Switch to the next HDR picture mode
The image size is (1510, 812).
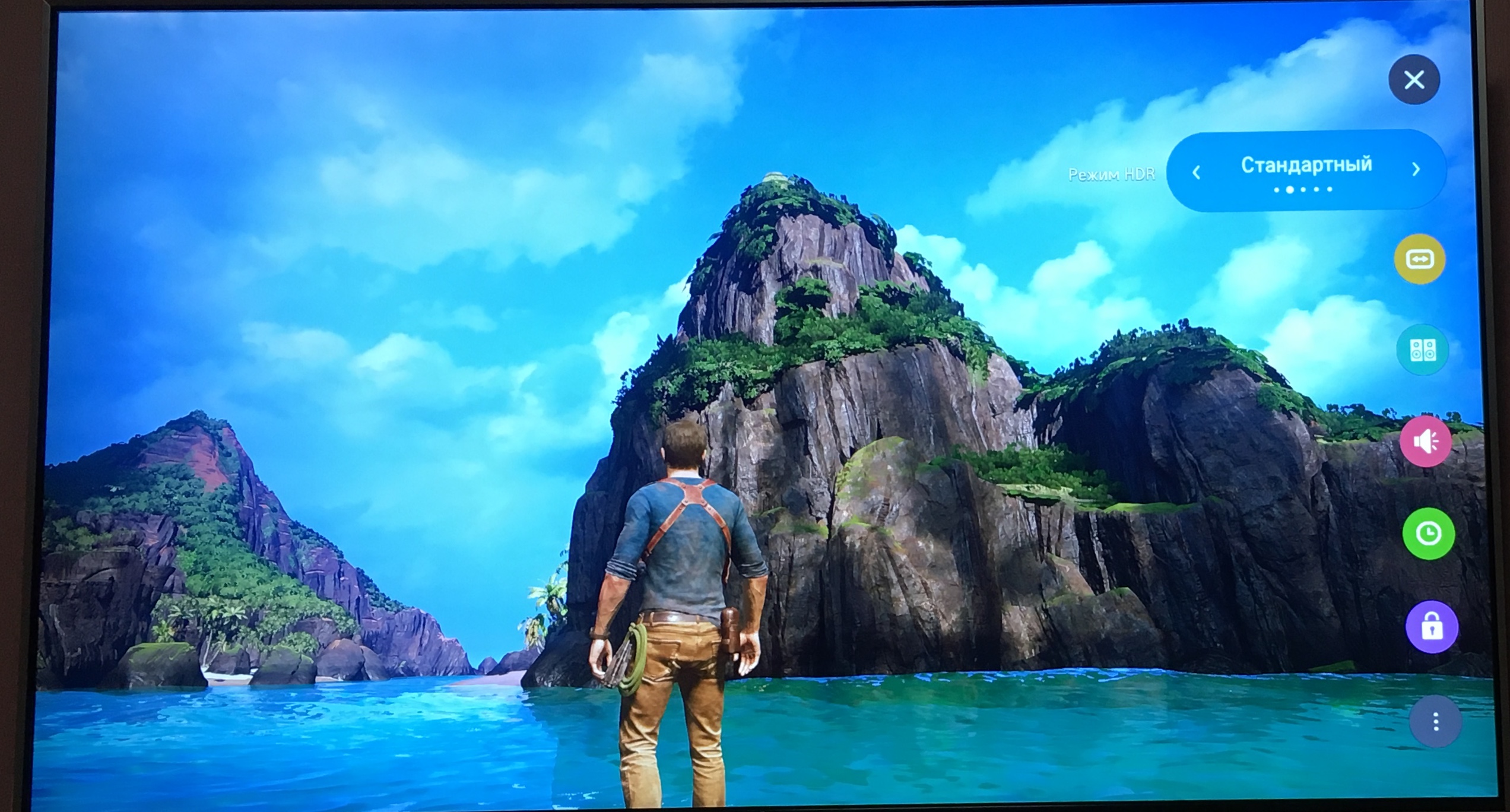click(x=1416, y=170)
